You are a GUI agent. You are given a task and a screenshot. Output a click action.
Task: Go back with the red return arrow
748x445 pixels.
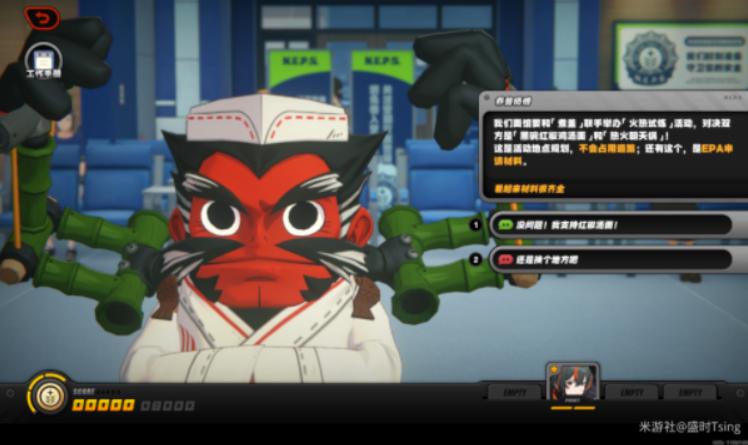[x=42, y=17]
